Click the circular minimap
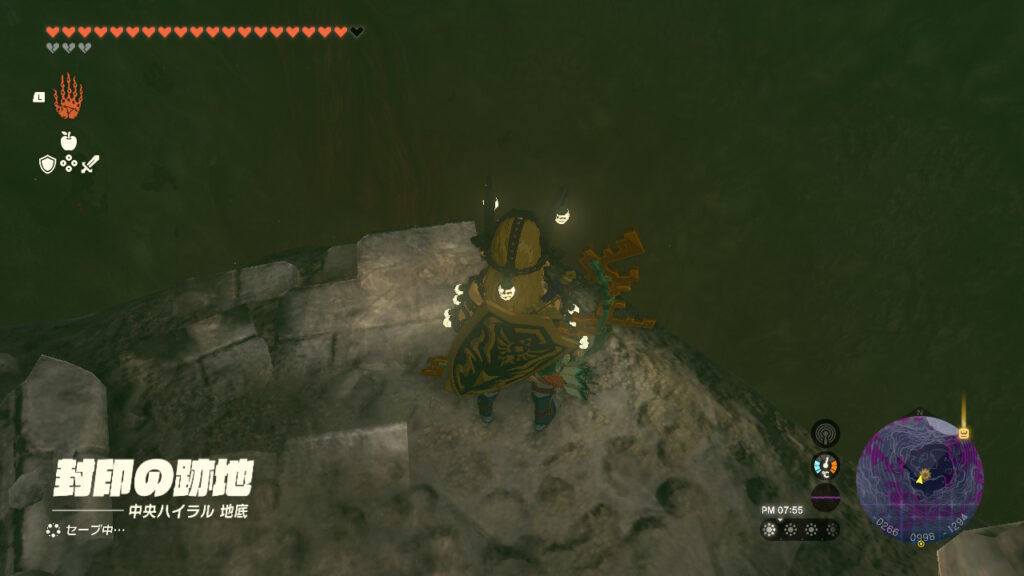1024x576 pixels. 919,479
